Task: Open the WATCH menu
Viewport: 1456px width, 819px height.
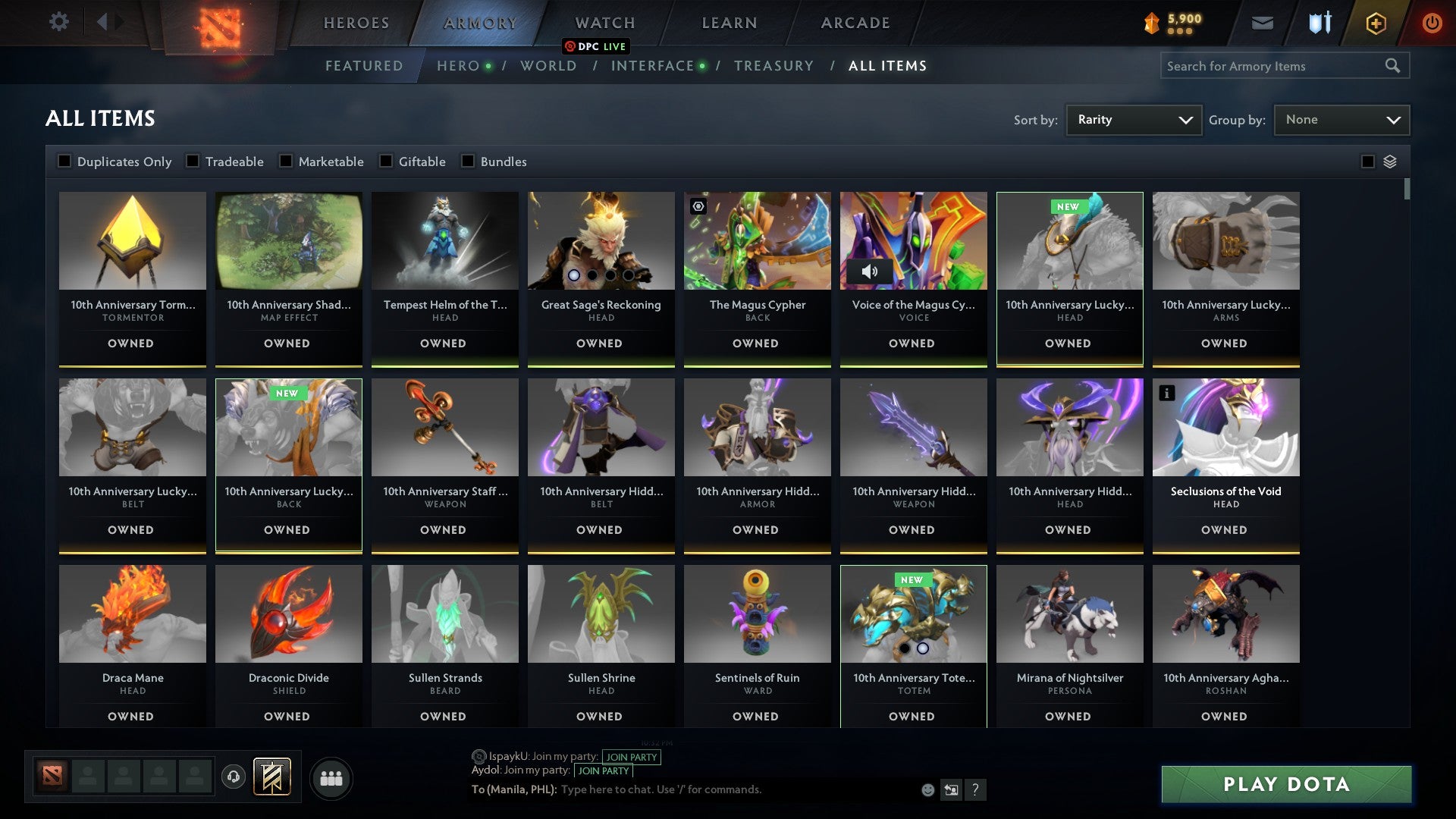Action: pyautogui.click(x=604, y=22)
